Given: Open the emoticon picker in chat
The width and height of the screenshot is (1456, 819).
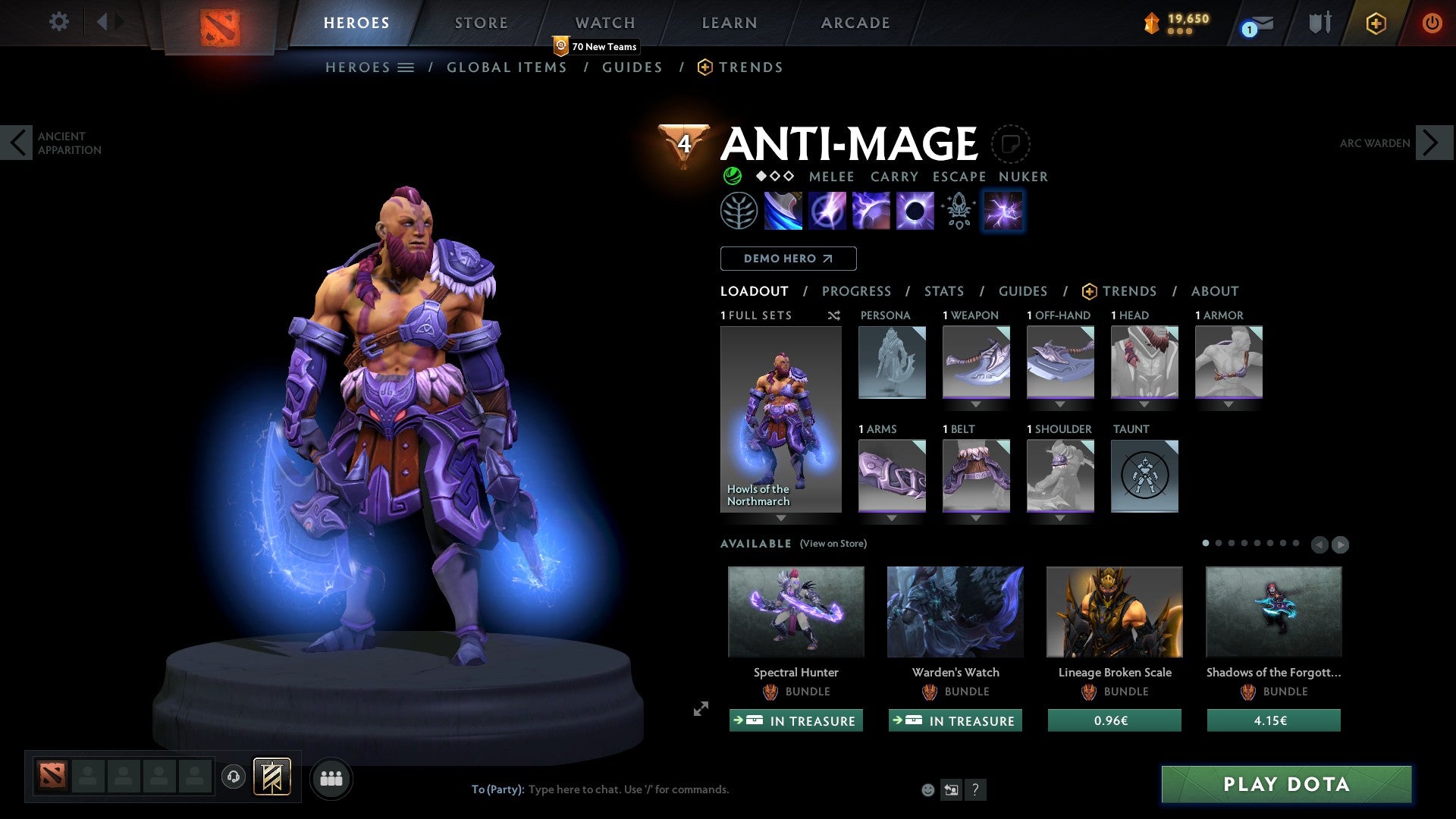Looking at the screenshot, I should point(927,789).
